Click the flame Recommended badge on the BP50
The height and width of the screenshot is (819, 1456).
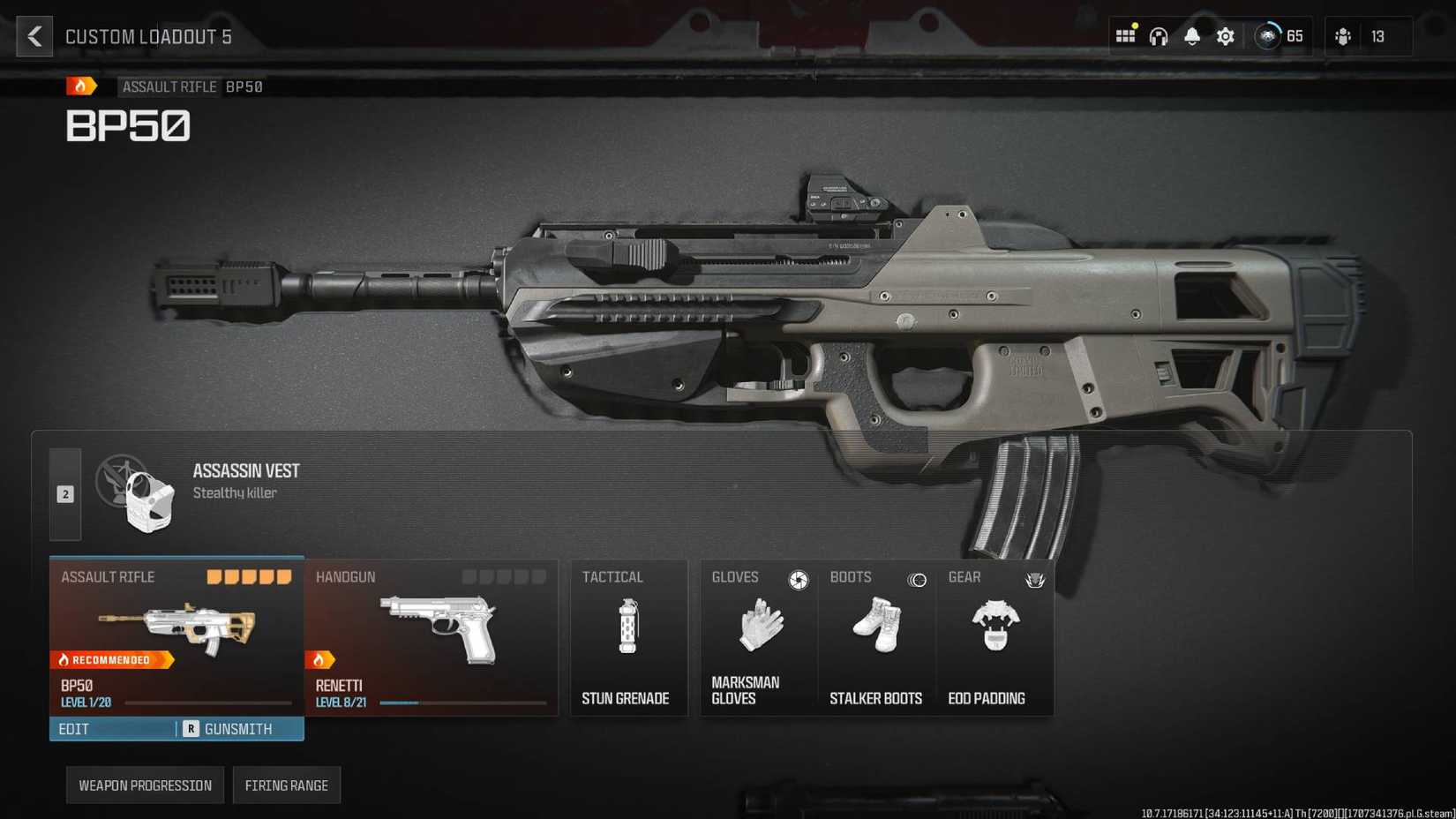108,659
